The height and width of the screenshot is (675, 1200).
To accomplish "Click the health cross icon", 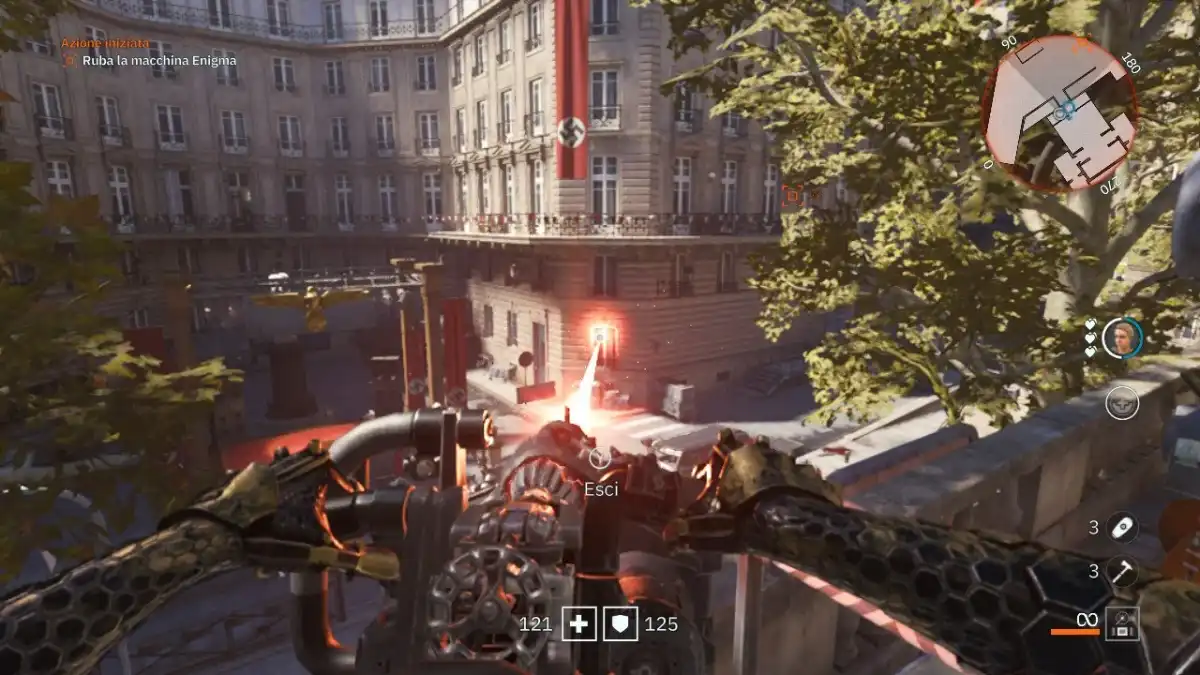I will 579,624.
